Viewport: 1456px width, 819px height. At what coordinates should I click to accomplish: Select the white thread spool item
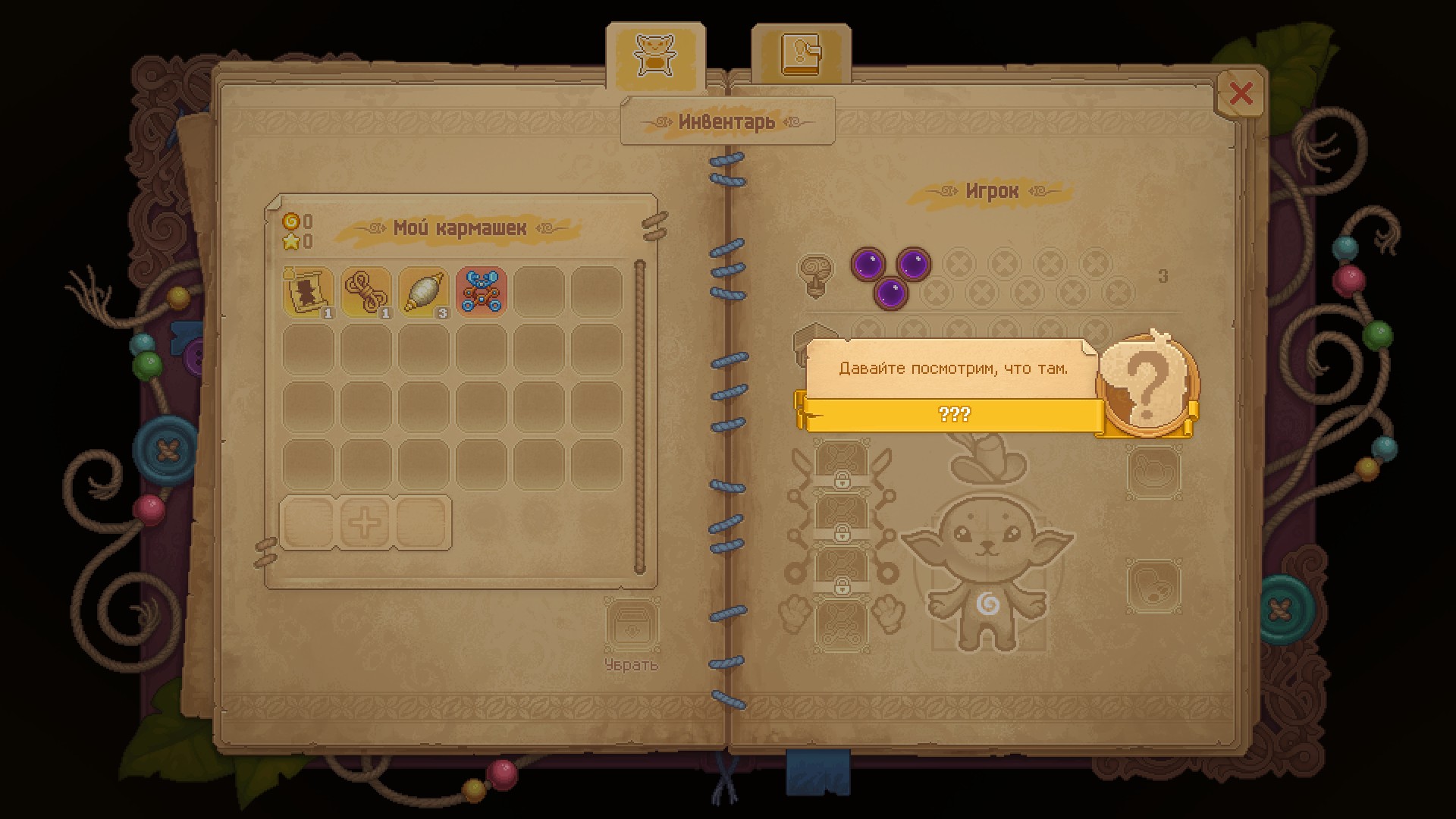click(423, 291)
